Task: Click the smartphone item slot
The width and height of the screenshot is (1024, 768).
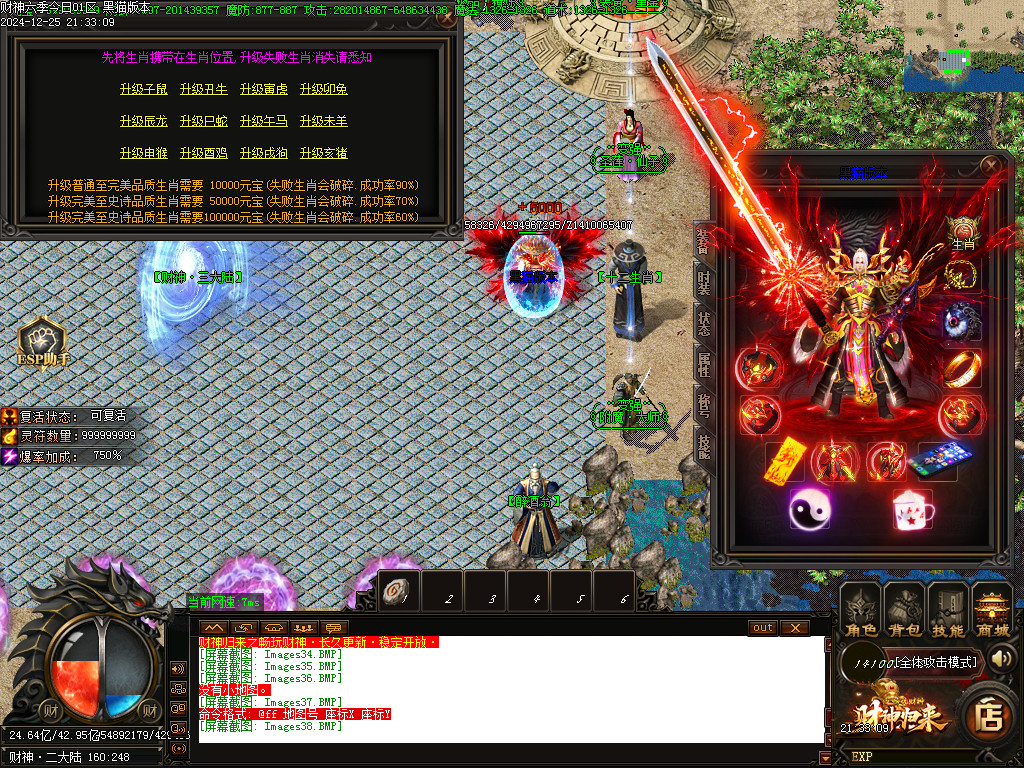Action: (938, 461)
